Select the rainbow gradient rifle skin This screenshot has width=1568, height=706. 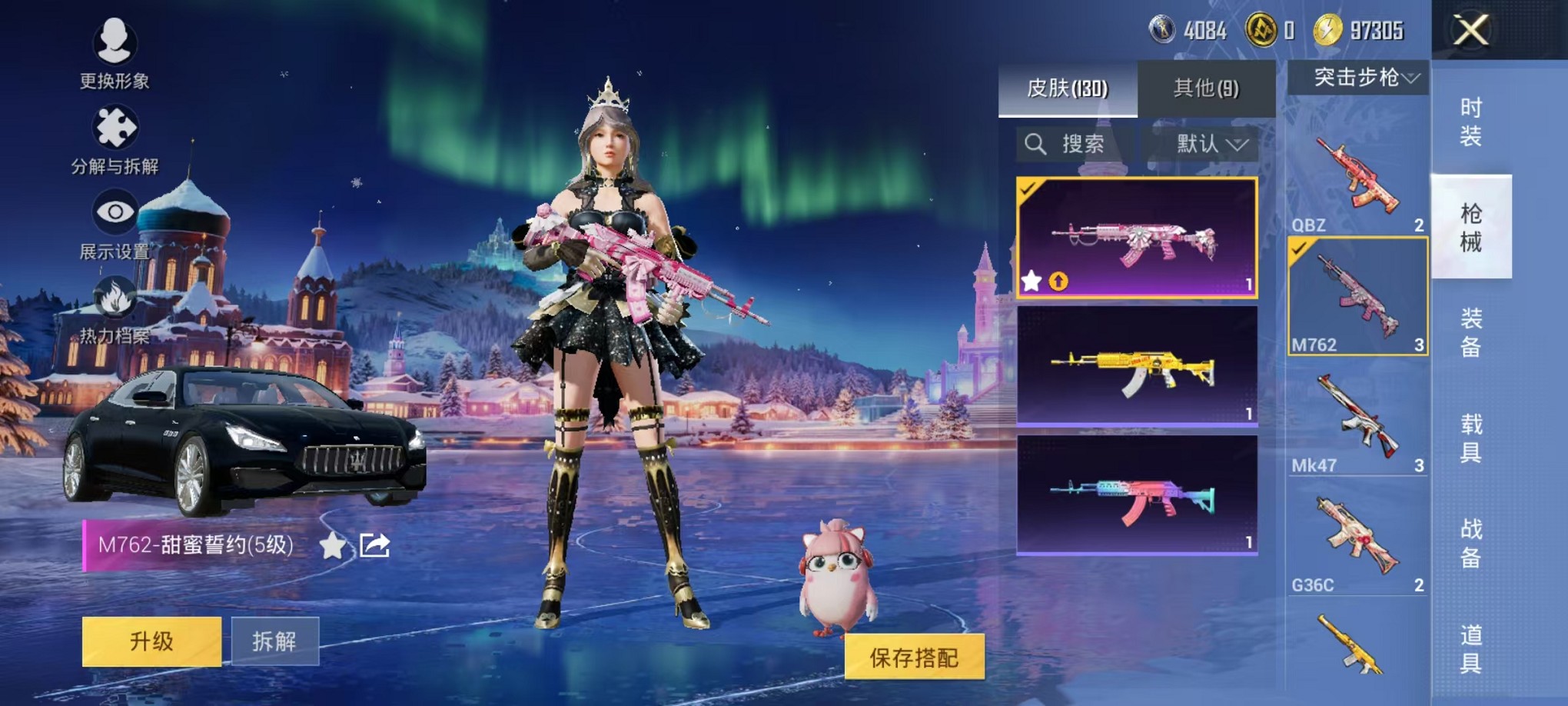coord(1137,495)
